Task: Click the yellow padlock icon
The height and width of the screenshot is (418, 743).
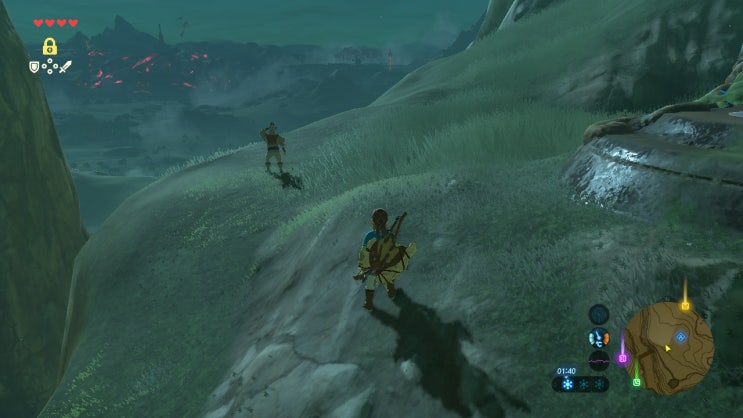Action: [x=49, y=46]
